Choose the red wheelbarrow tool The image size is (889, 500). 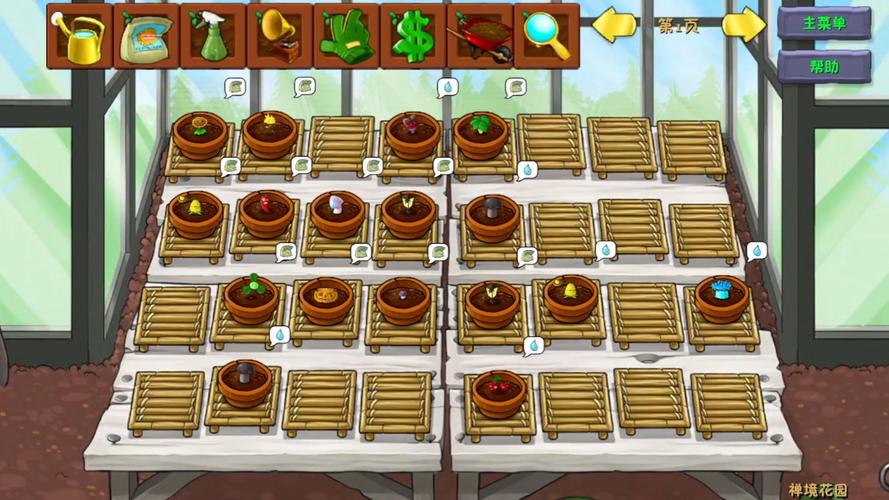[480, 35]
